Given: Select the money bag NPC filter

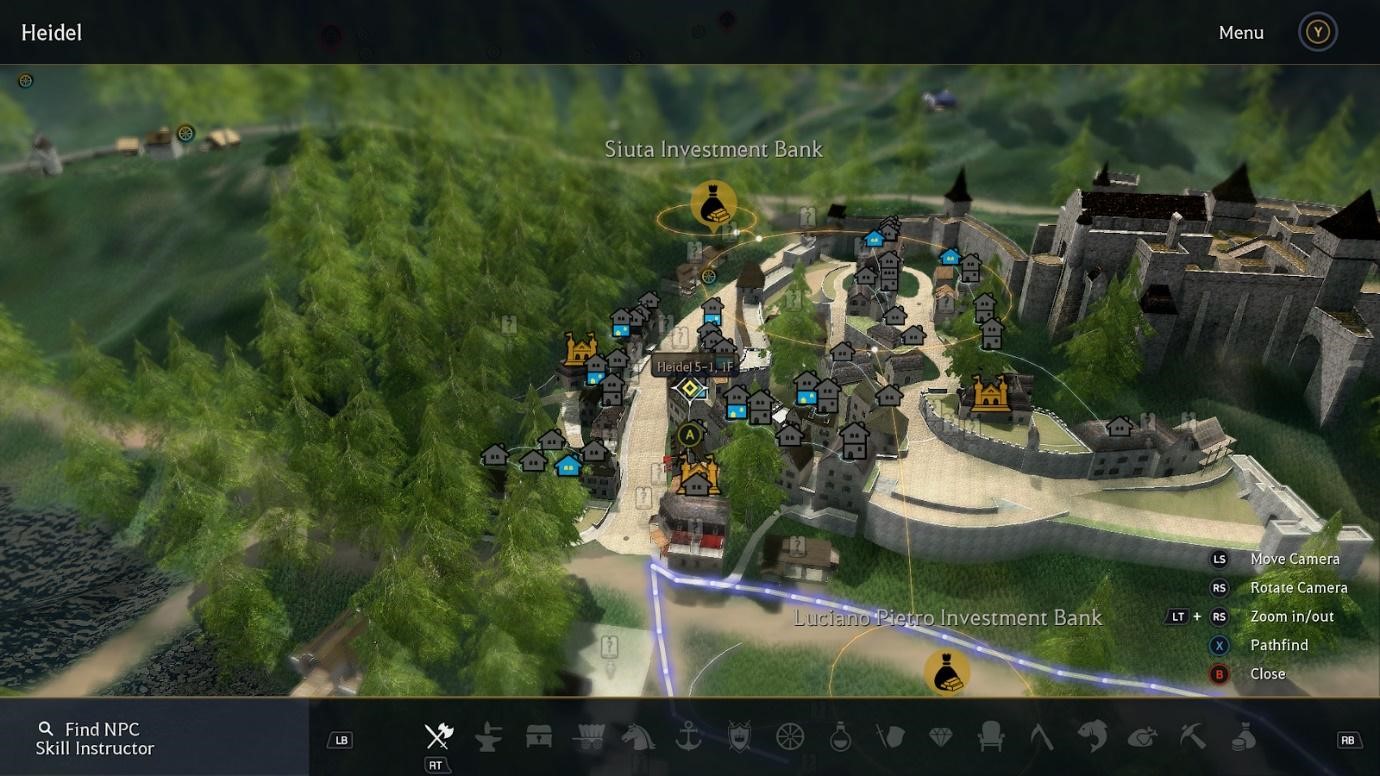Looking at the screenshot, I should [1243, 737].
